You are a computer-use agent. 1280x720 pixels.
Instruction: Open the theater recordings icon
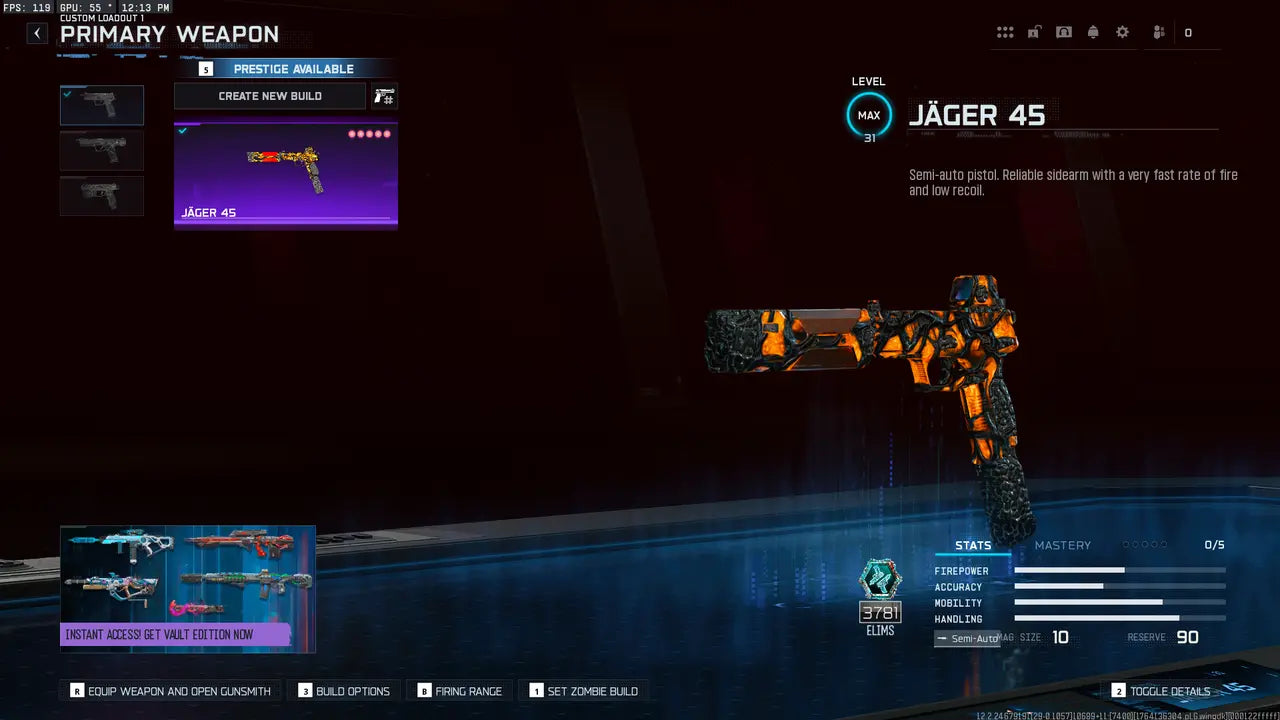[x=1063, y=31]
